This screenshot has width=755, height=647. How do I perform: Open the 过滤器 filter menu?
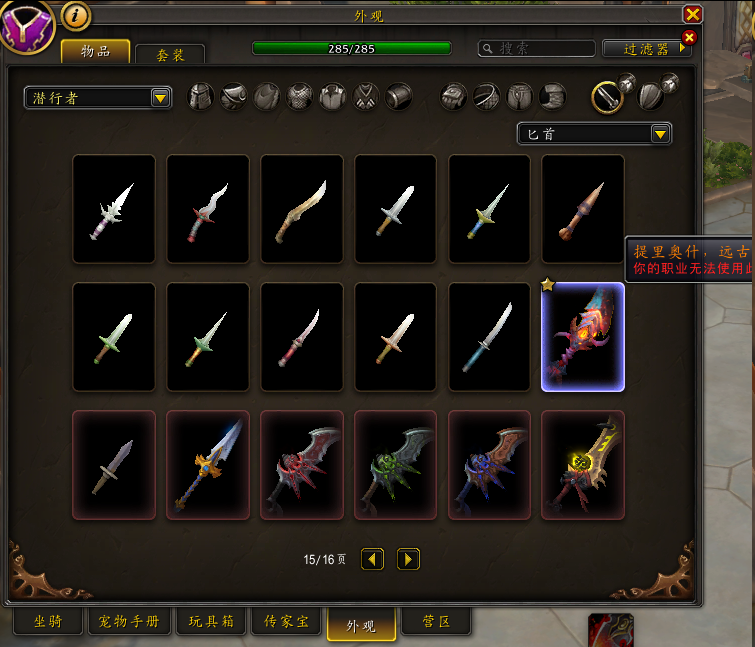point(641,48)
